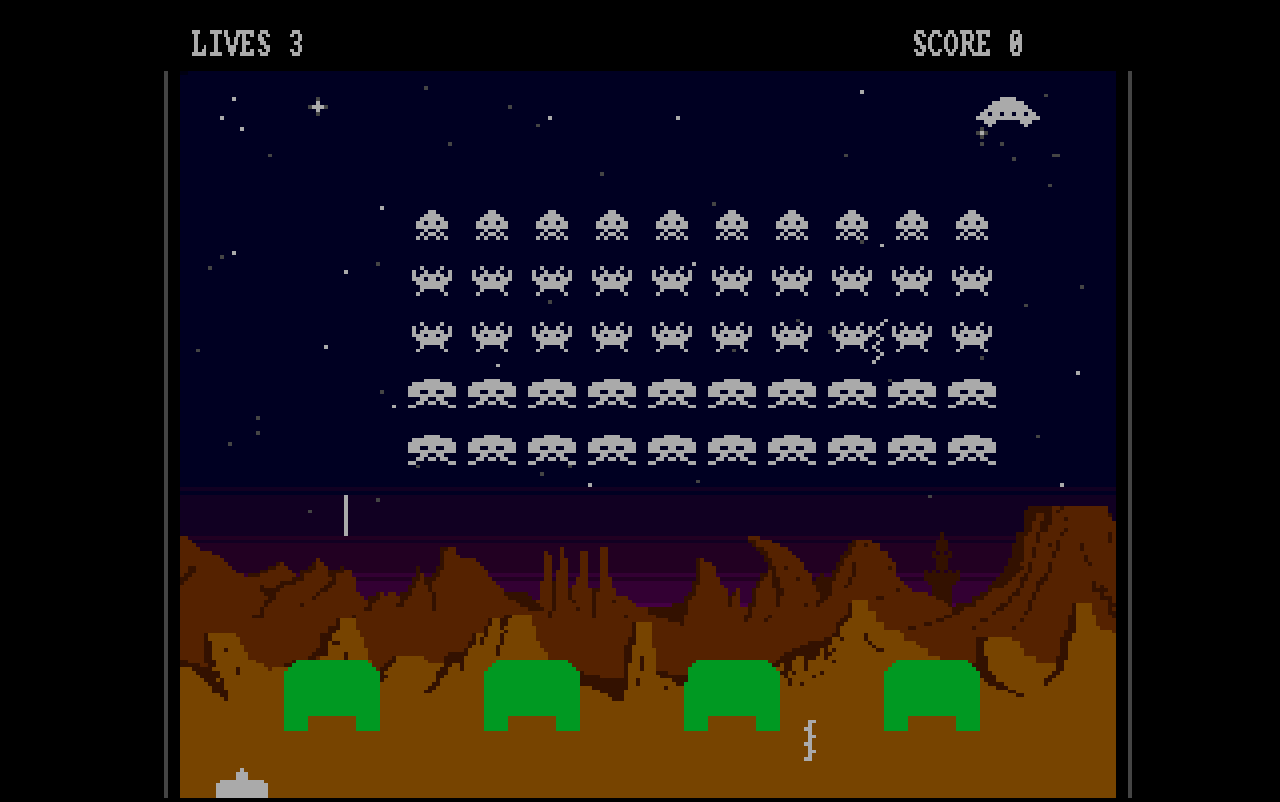Image resolution: width=1280 pixels, height=802 pixels.
Task: Click the top-left squid alien in formation
Action: pyautogui.click(x=432, y=224)
